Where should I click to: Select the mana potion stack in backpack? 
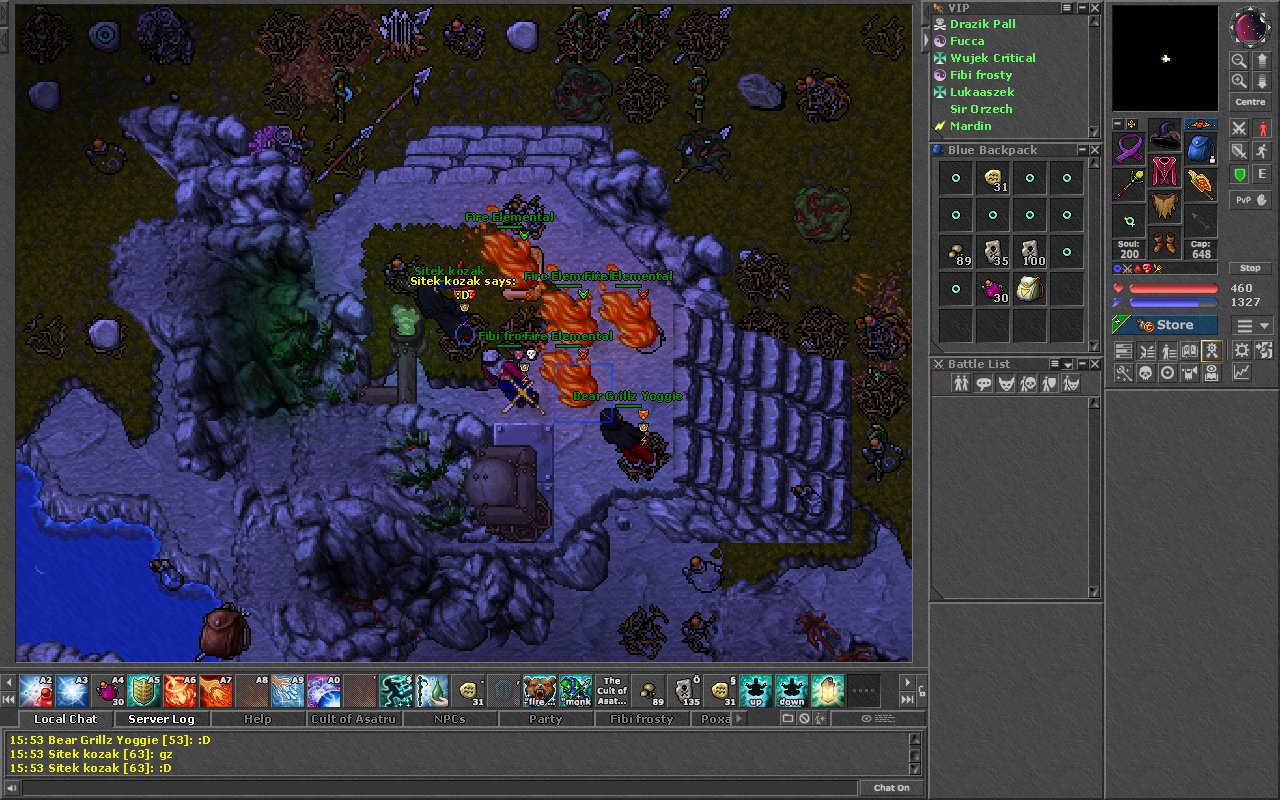(x=993, y=290)
